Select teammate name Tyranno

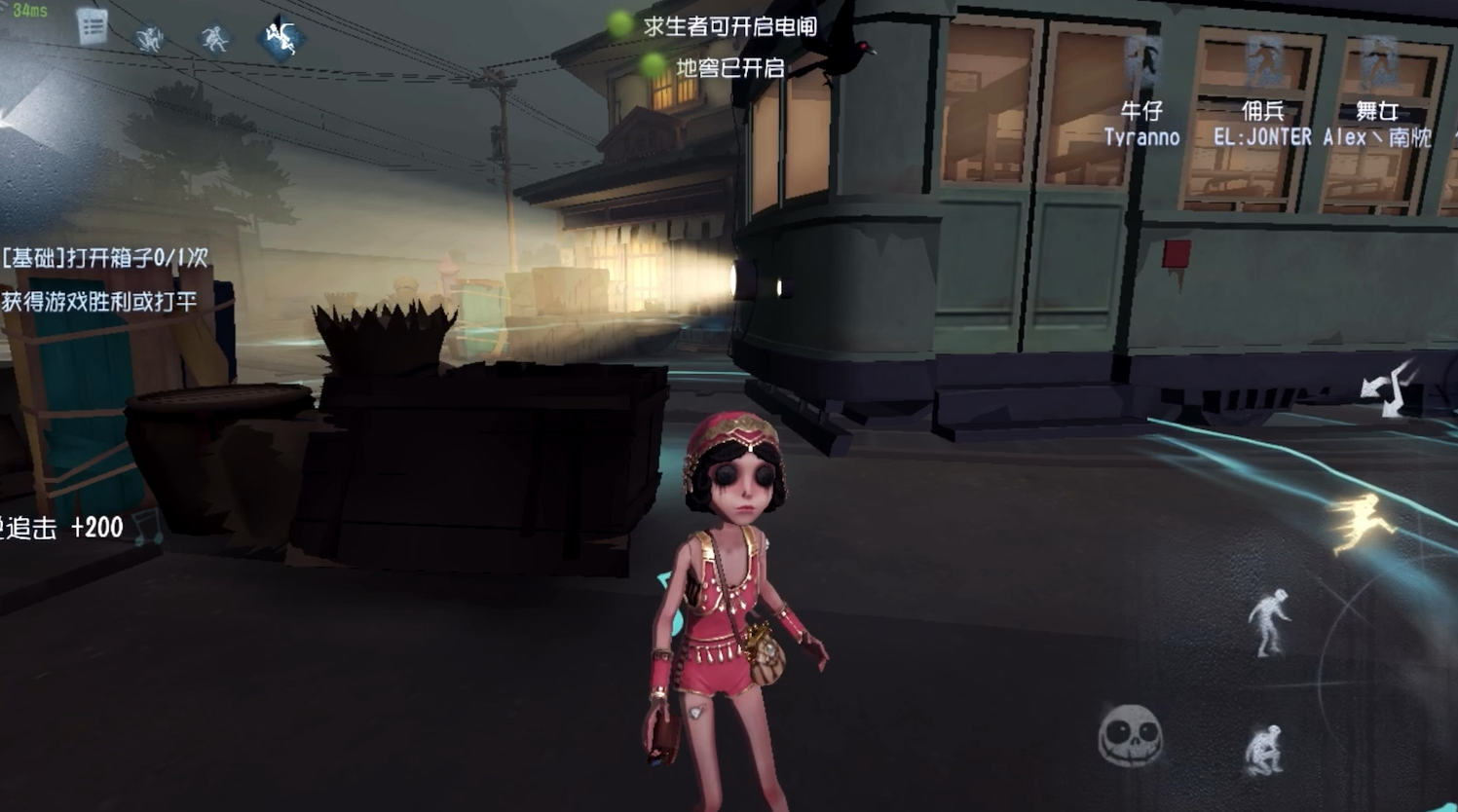click(1143, 137)
